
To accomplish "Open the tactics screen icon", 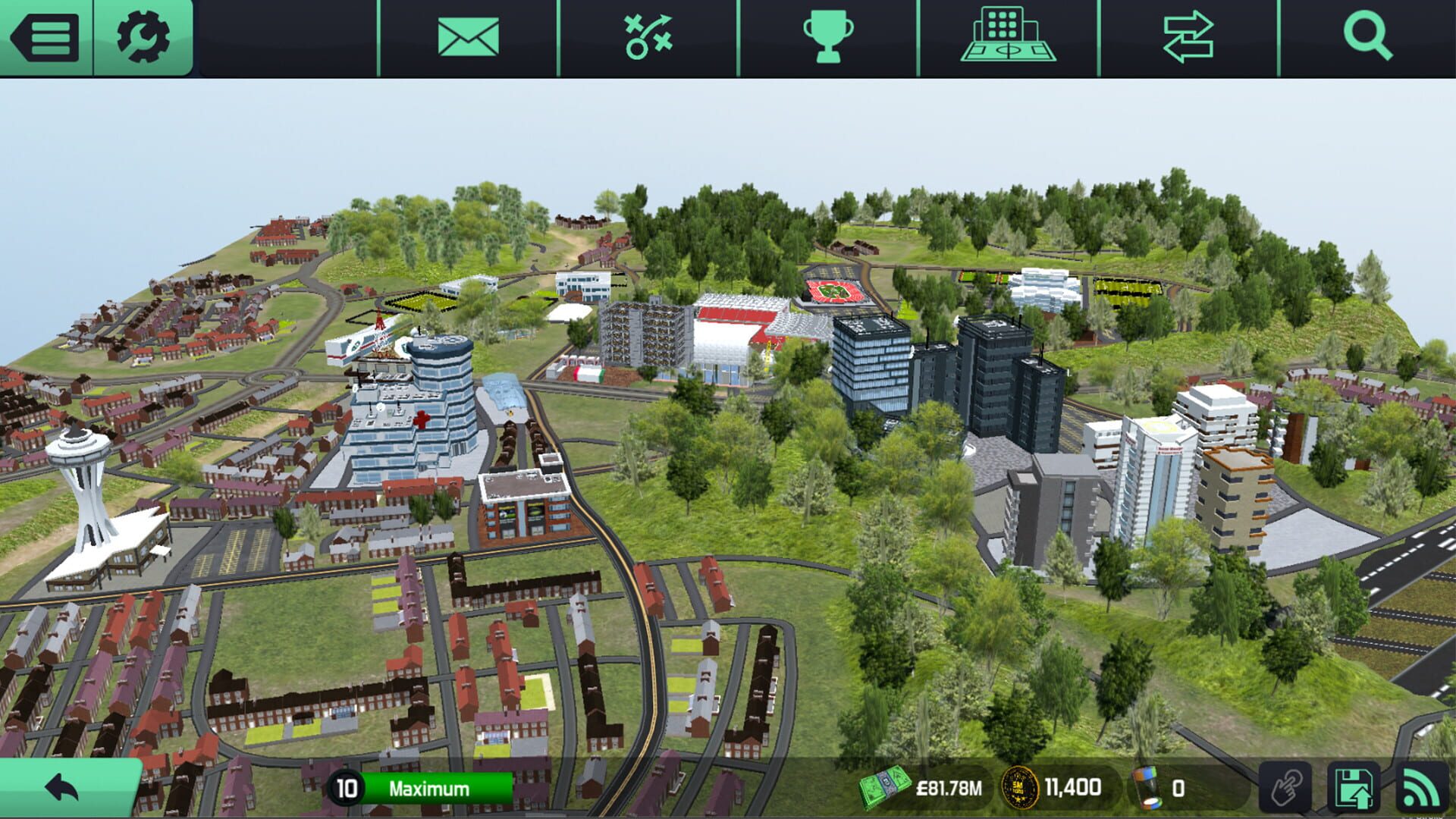I will coord(647,36).
